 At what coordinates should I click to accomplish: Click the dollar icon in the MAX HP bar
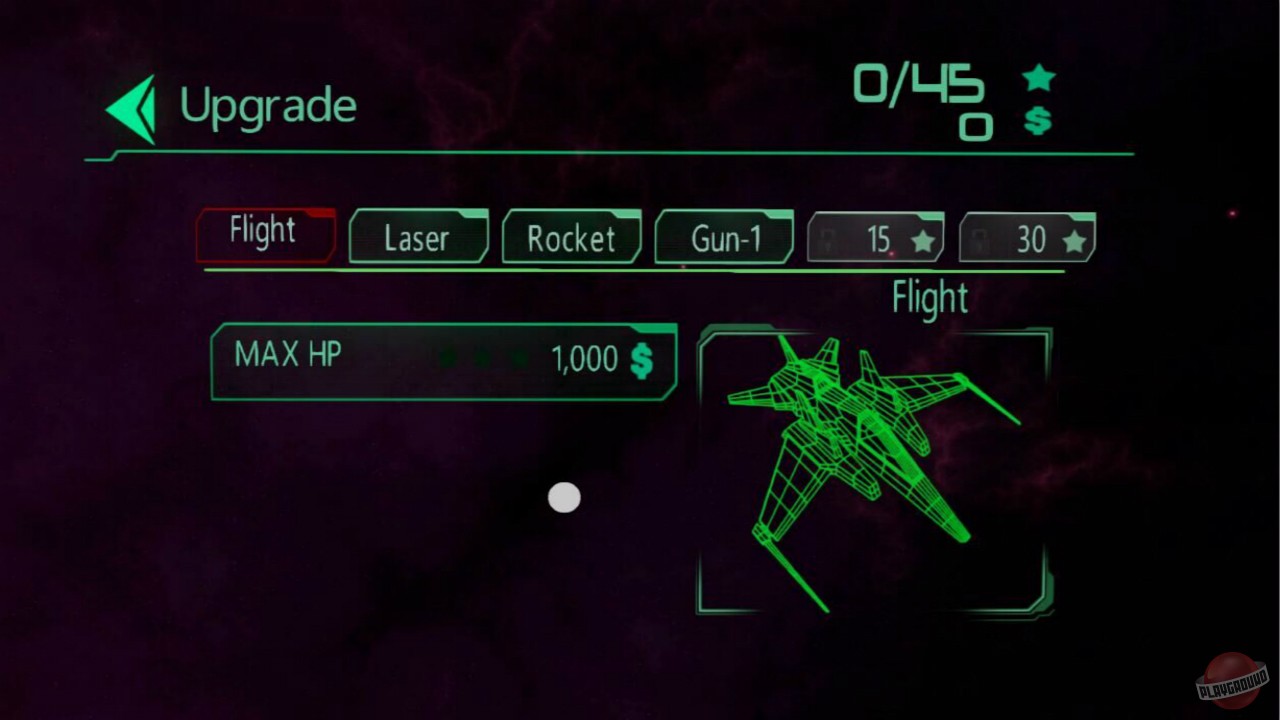click(x=641, y=358)
